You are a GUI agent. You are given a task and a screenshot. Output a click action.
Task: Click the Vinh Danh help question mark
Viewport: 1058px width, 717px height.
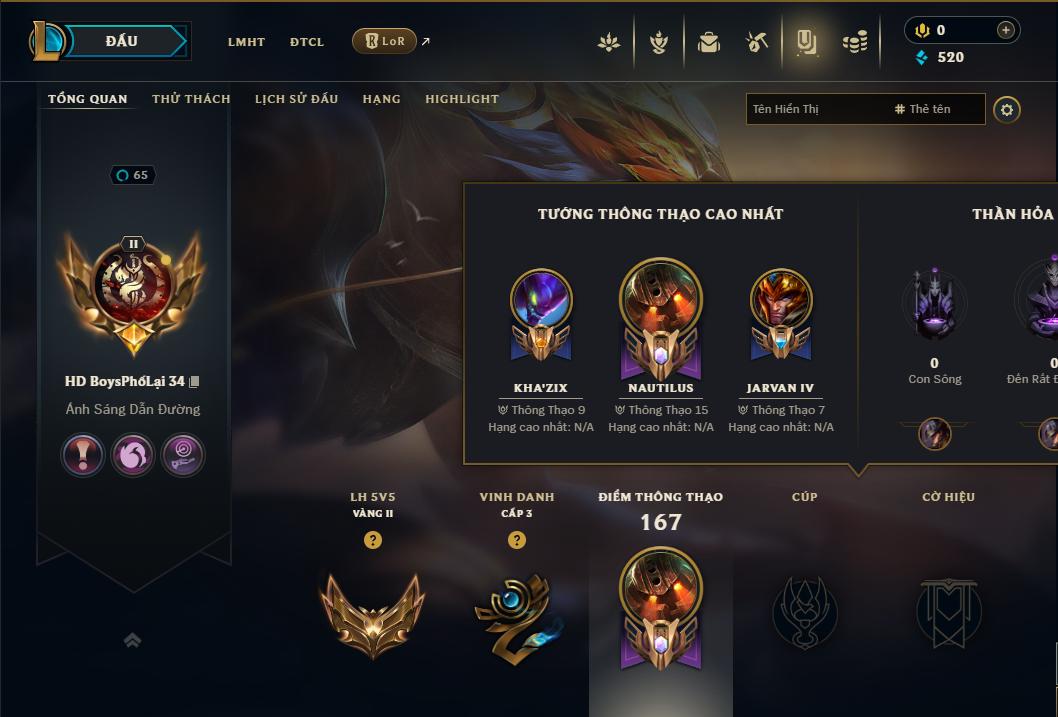pos(517,540)
